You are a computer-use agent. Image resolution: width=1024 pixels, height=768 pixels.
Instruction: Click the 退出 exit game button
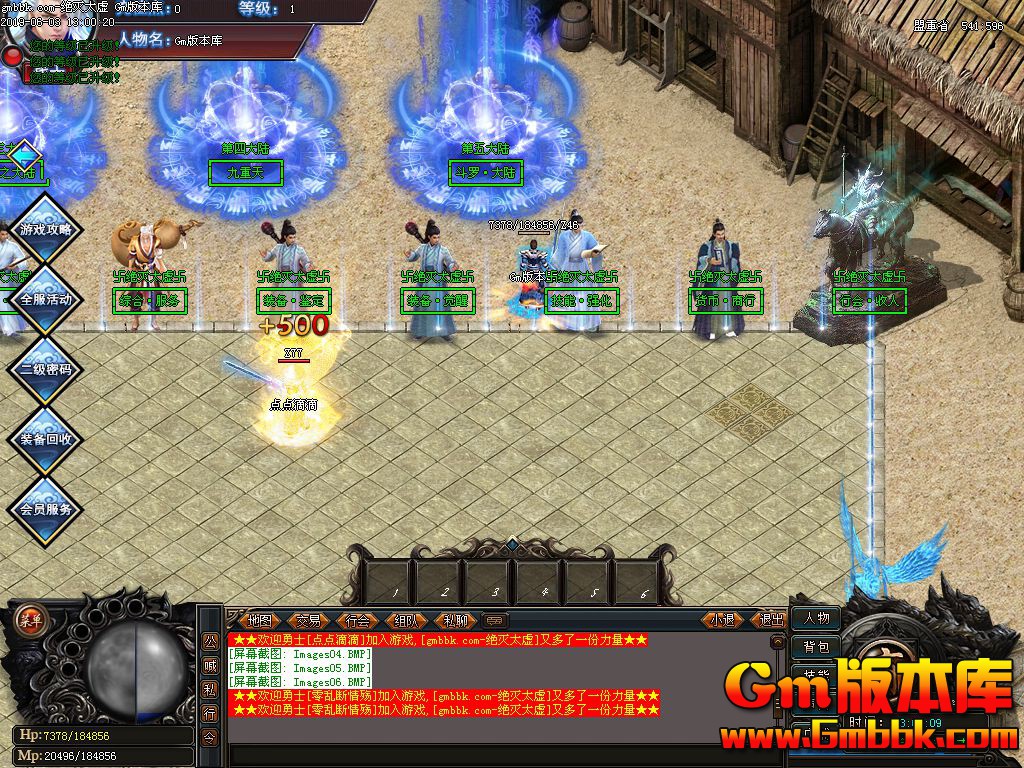click(x=771, y=620)
